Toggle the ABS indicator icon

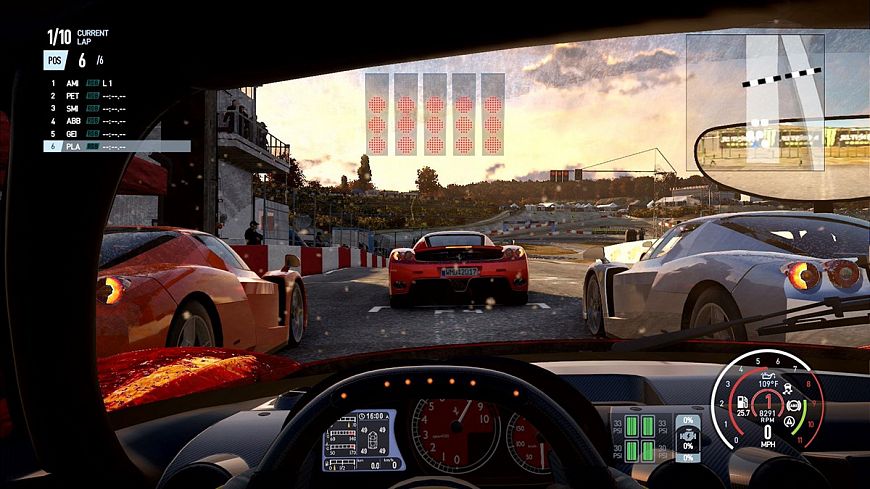[794, 407]
